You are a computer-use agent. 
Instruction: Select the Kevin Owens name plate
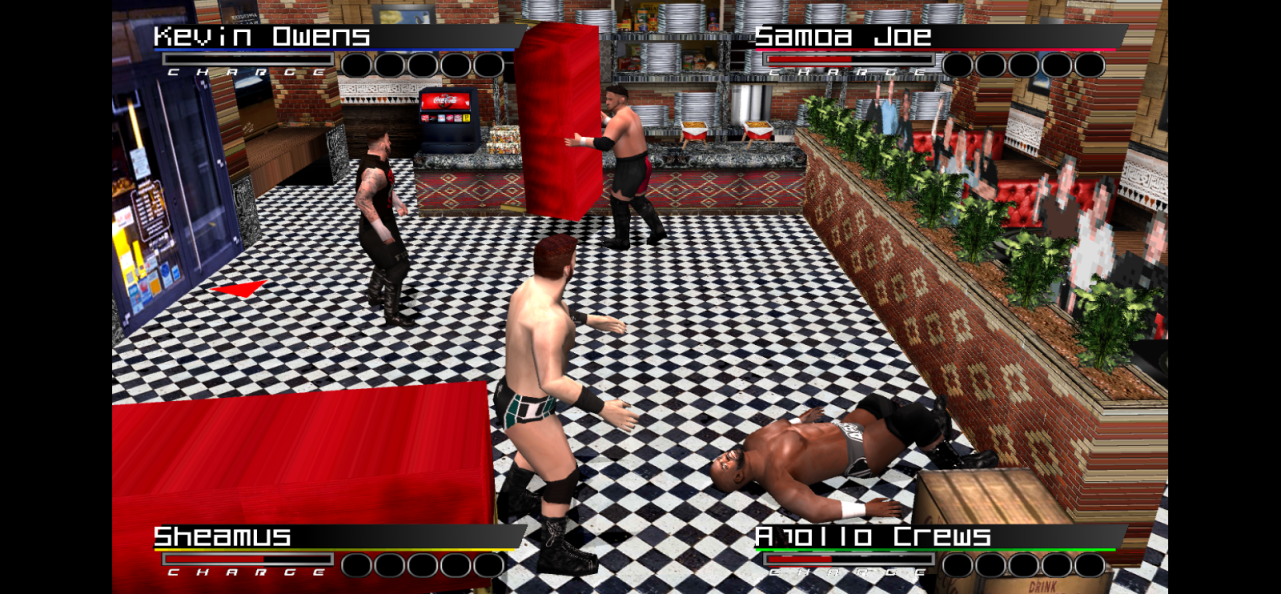[x=262, y=38]
